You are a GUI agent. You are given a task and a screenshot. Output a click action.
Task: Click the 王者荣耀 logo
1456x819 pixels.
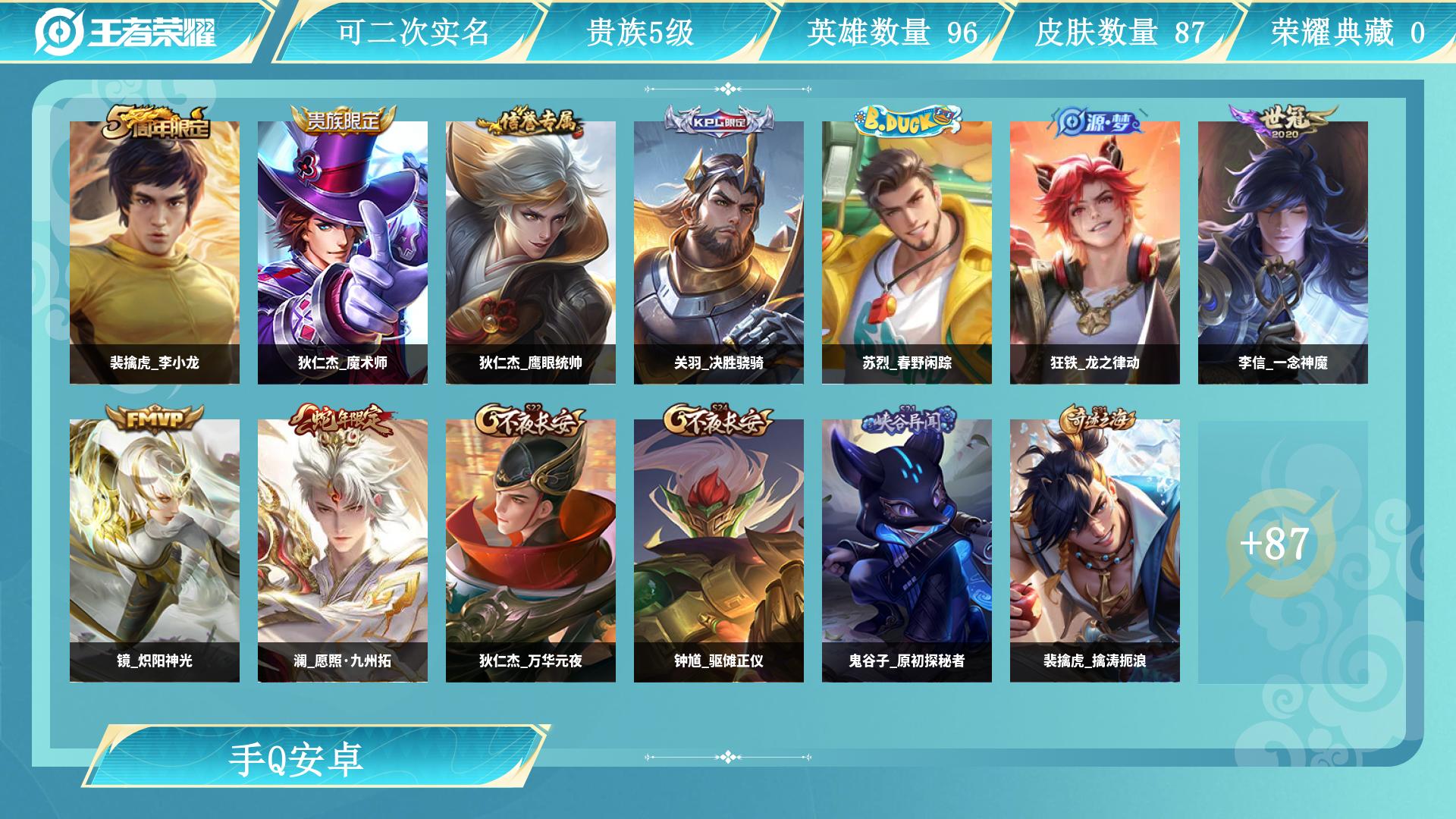click(x=126, y=32)
